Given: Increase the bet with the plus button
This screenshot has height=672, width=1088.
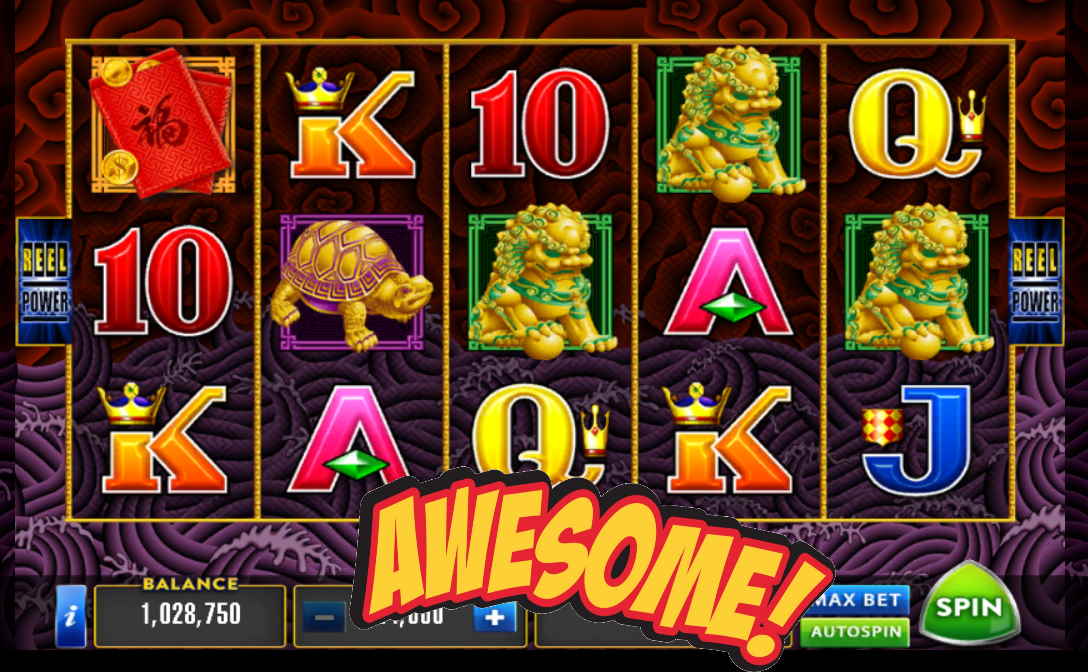Looking at the screenshot, I should 494,617.
